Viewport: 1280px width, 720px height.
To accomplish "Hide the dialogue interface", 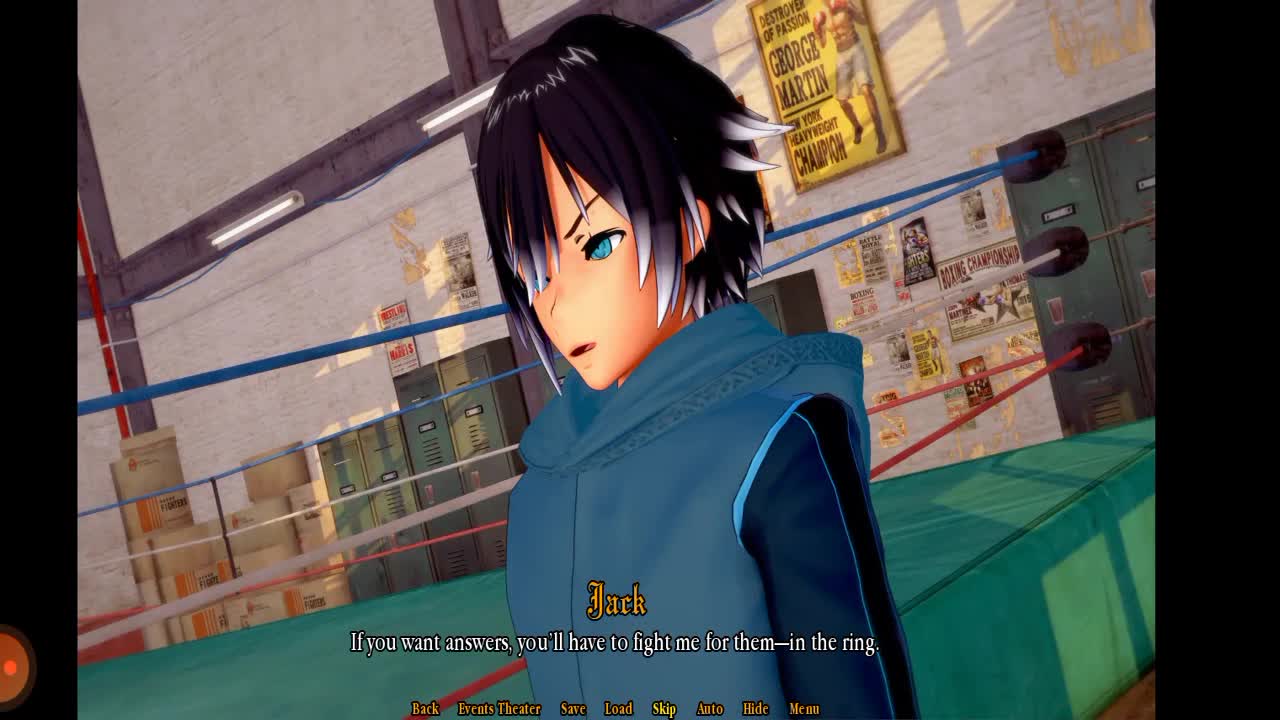I will click(755, 708).
